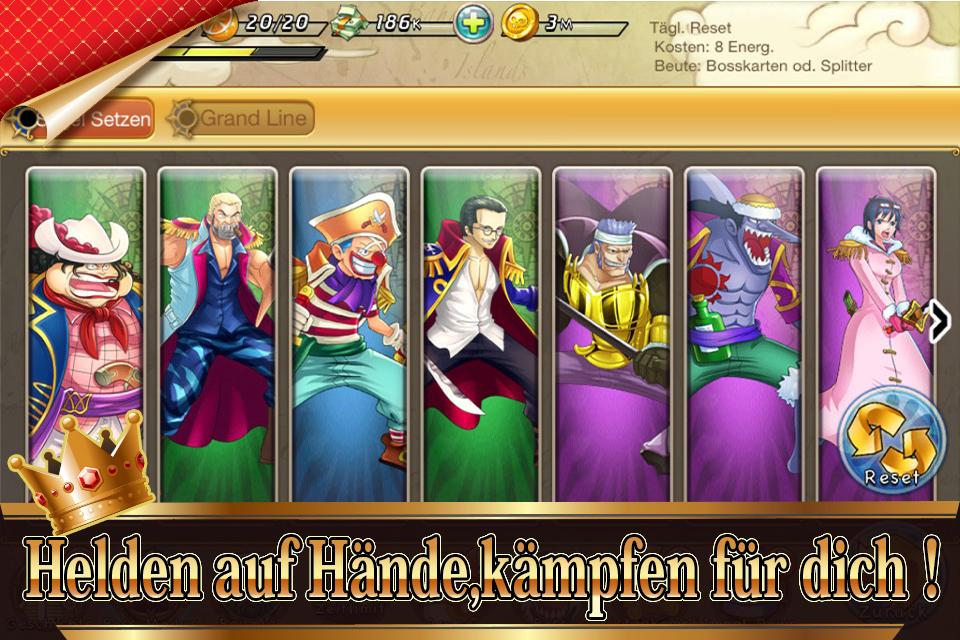Choose the blue-vest bearded fighter card
The image size is (960, 640).
(x=217, y=330)
